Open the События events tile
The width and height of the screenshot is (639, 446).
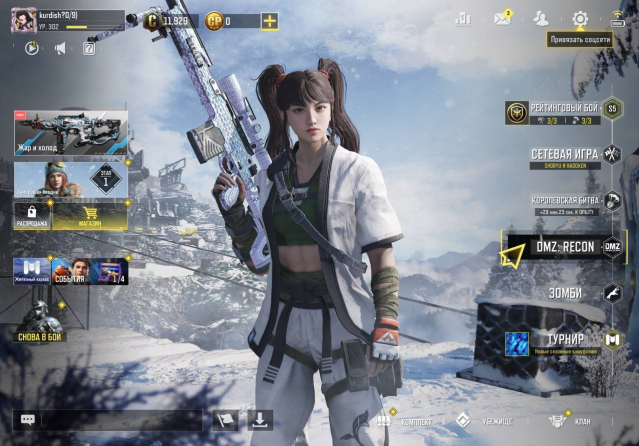click(69, 271)
